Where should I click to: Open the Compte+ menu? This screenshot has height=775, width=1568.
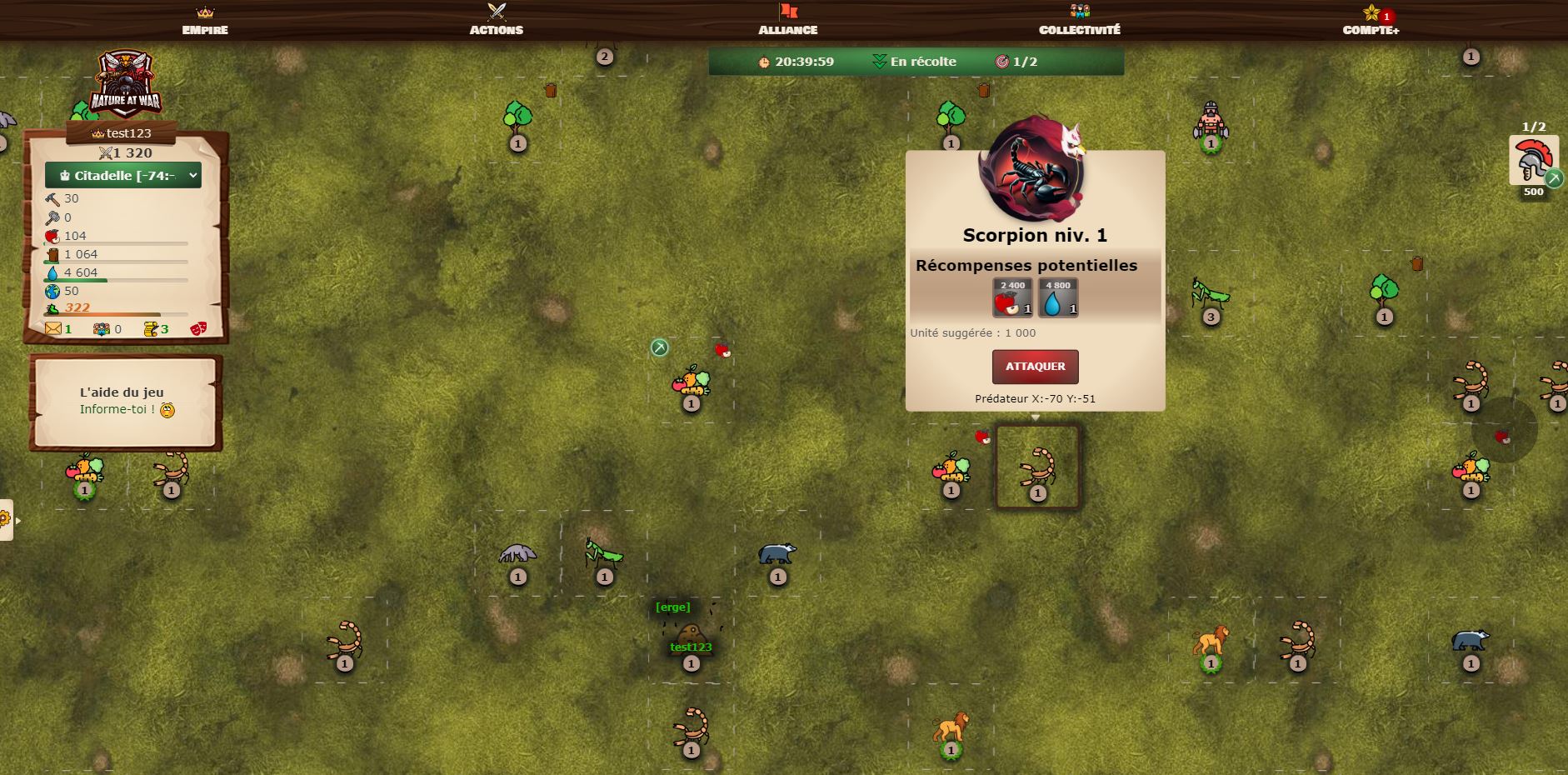tap(1371, 20)
